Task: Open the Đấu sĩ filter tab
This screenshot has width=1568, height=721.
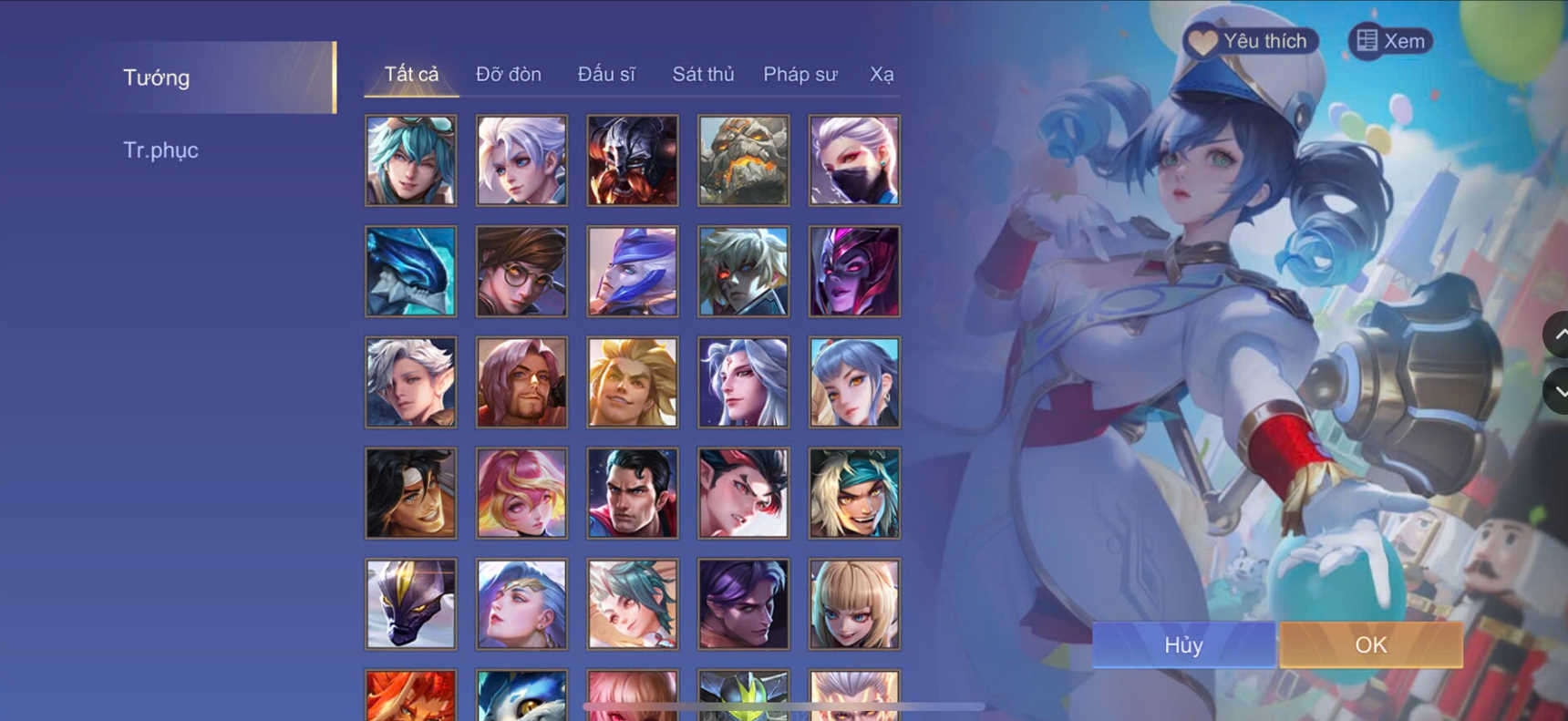Action: coord(607,75)
